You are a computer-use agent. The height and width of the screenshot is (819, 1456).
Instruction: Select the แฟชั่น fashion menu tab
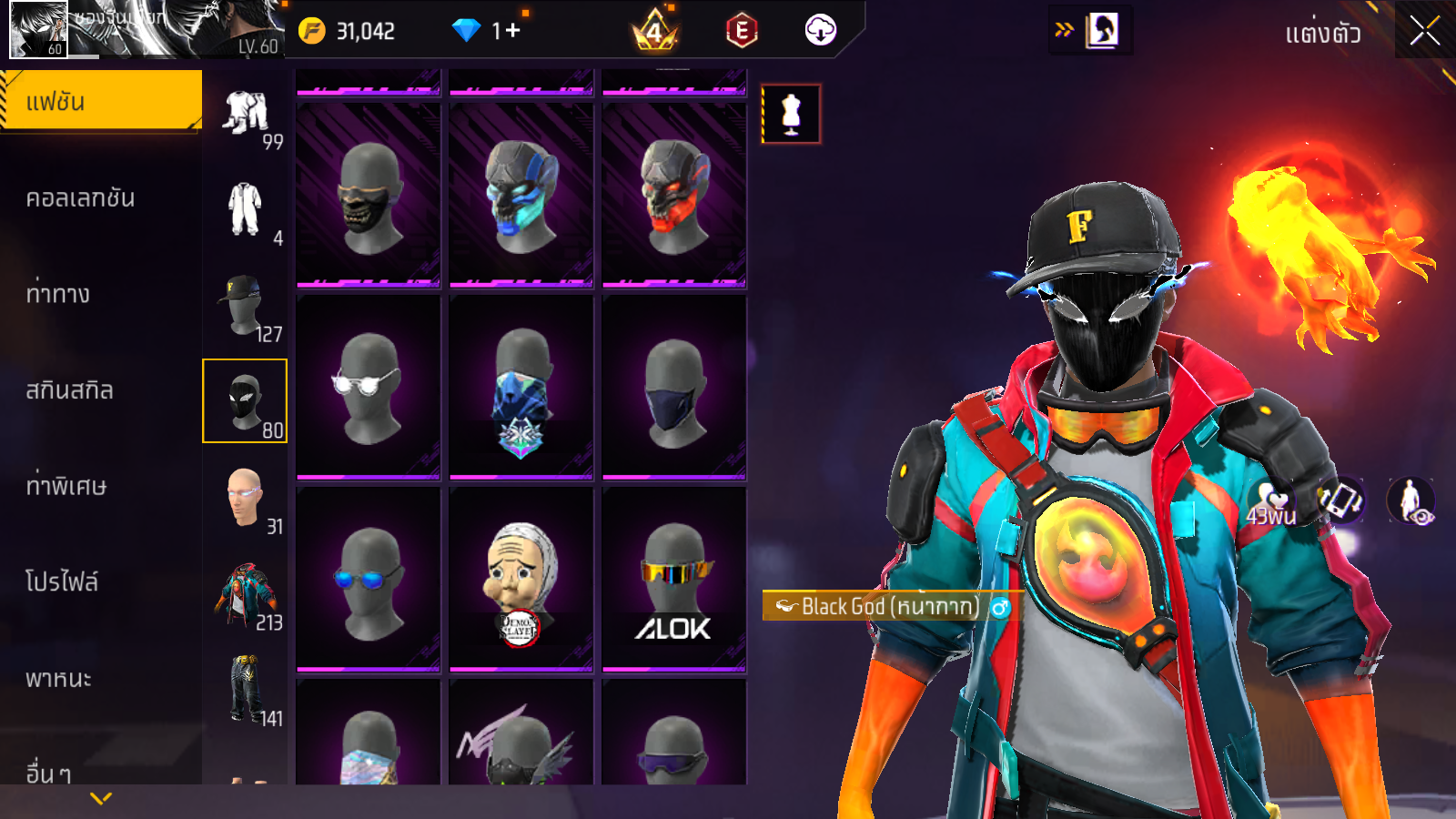pos(101,101)
